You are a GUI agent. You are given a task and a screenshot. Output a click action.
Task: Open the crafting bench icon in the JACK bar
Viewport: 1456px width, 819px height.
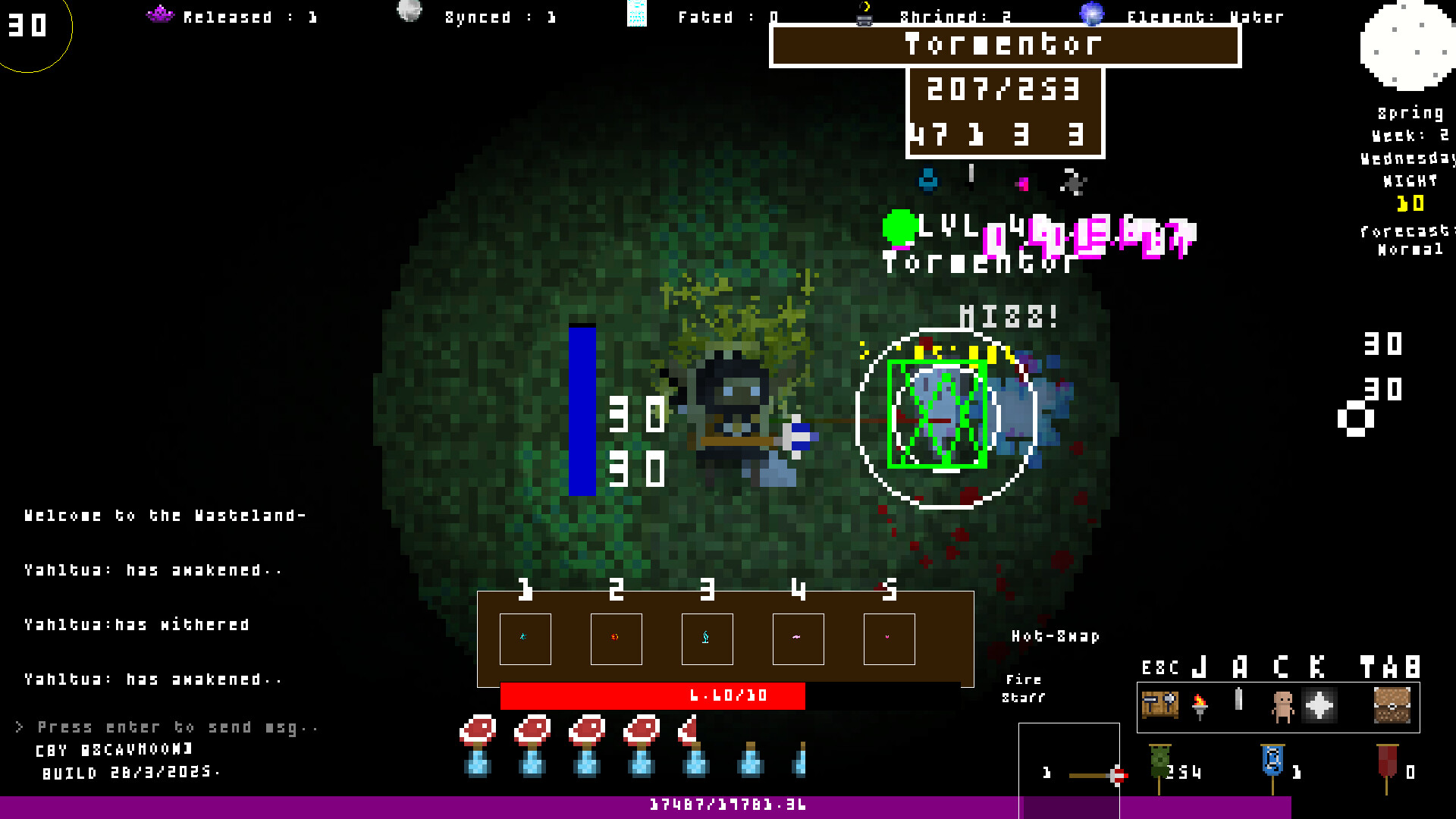point(1160,705)
